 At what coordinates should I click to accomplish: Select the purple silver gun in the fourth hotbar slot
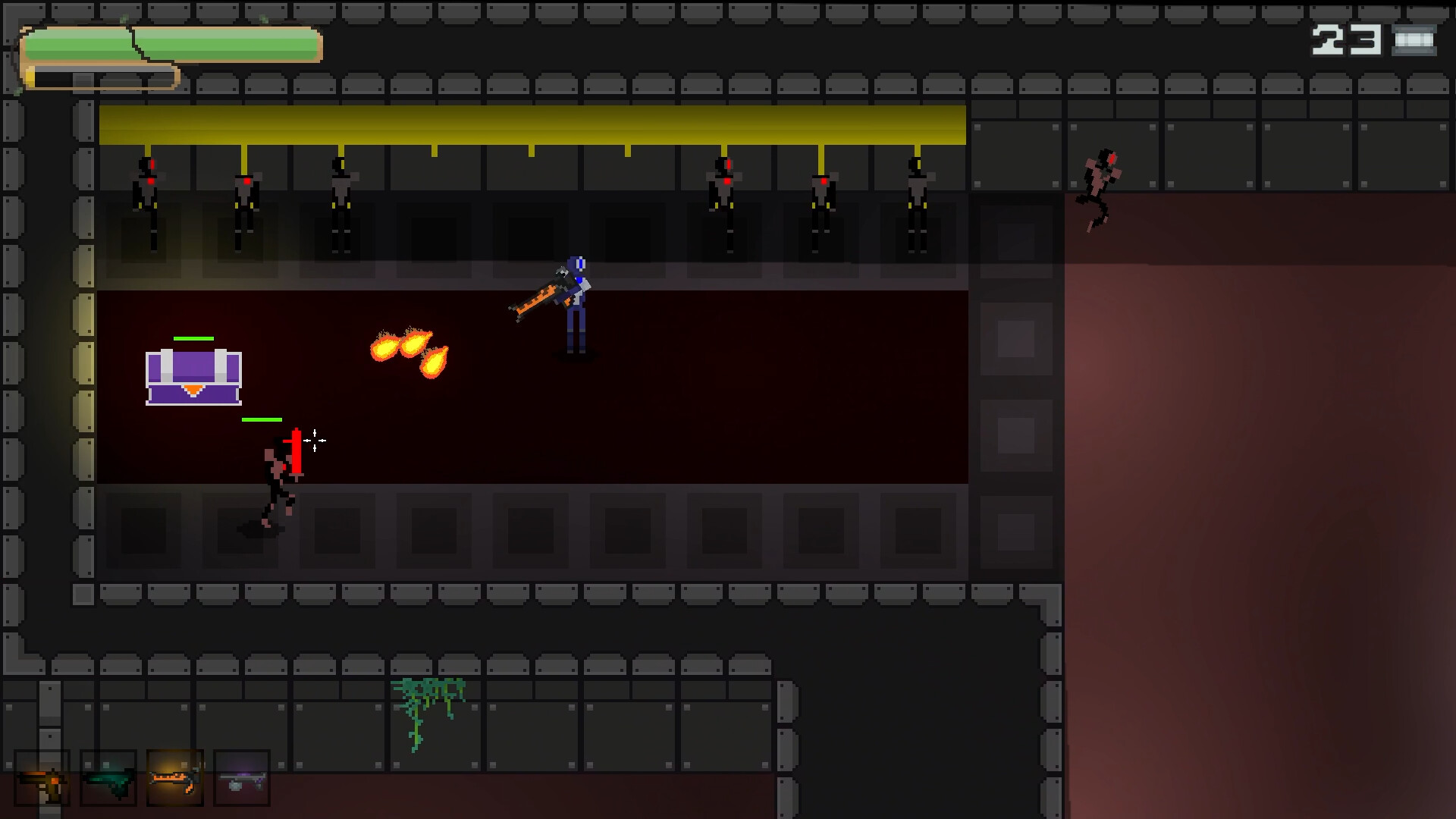pos(242,777)
